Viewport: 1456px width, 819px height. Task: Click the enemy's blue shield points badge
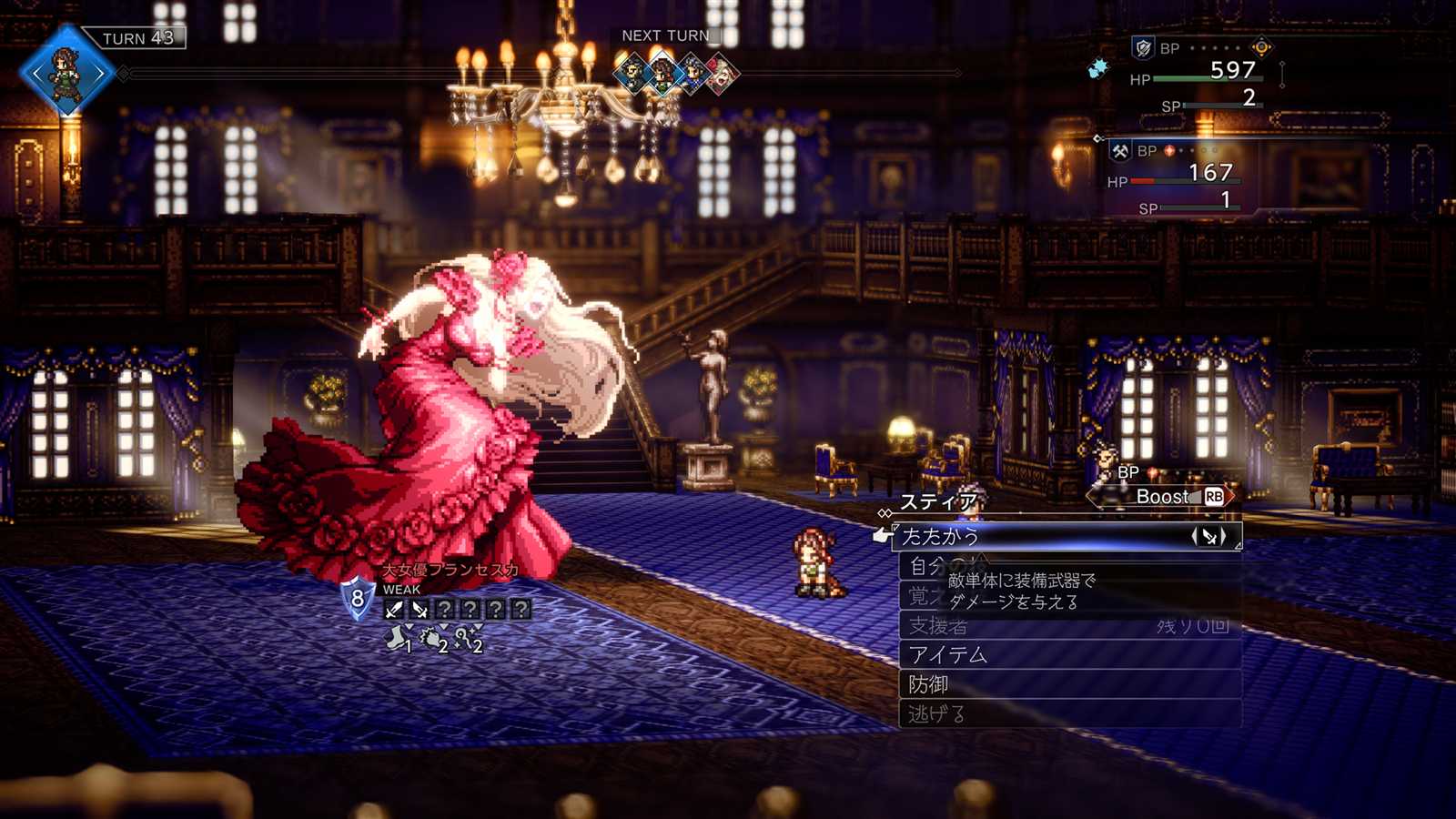(x=358, y=599)
